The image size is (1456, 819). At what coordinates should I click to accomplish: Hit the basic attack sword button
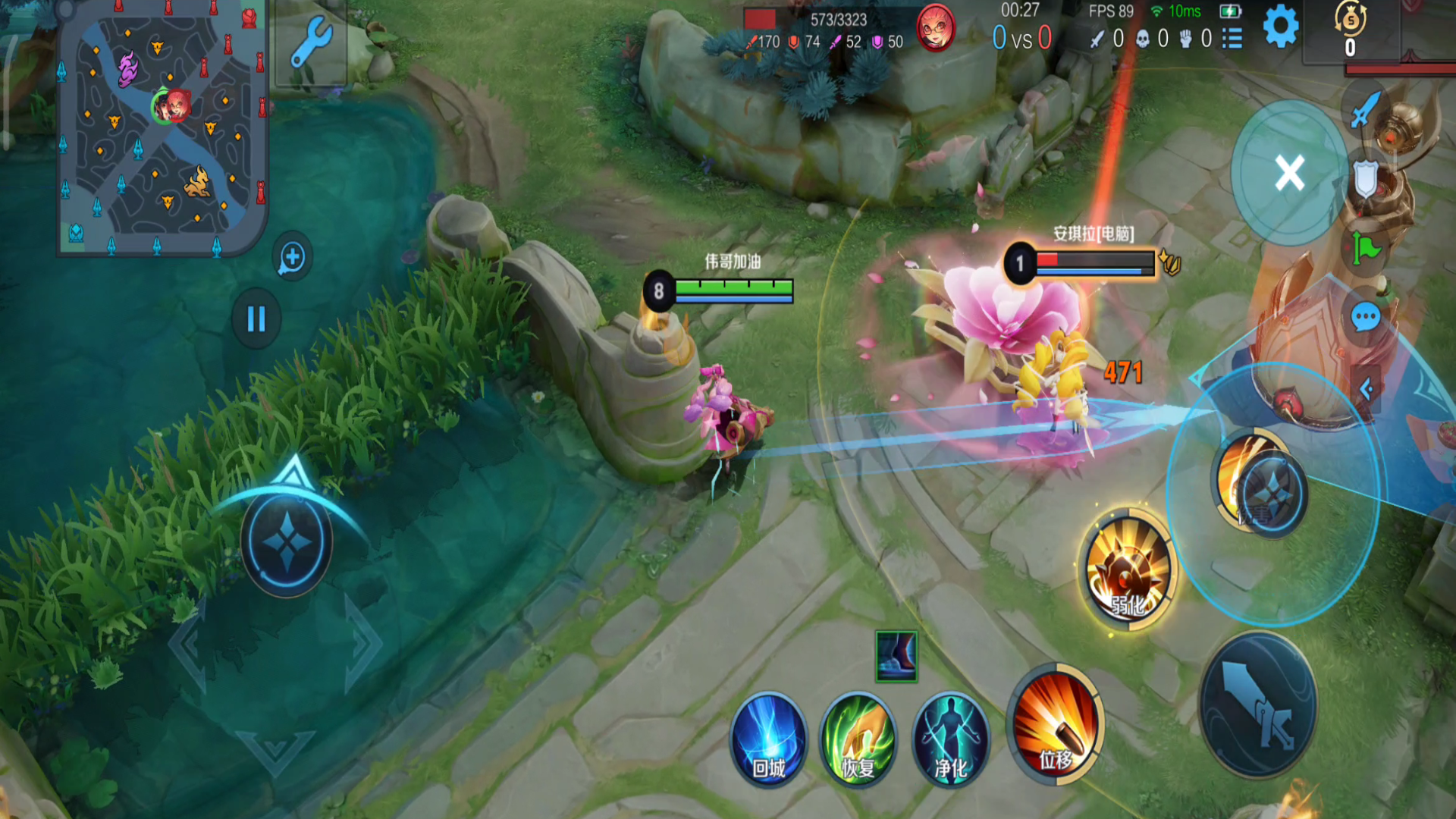1259,705
